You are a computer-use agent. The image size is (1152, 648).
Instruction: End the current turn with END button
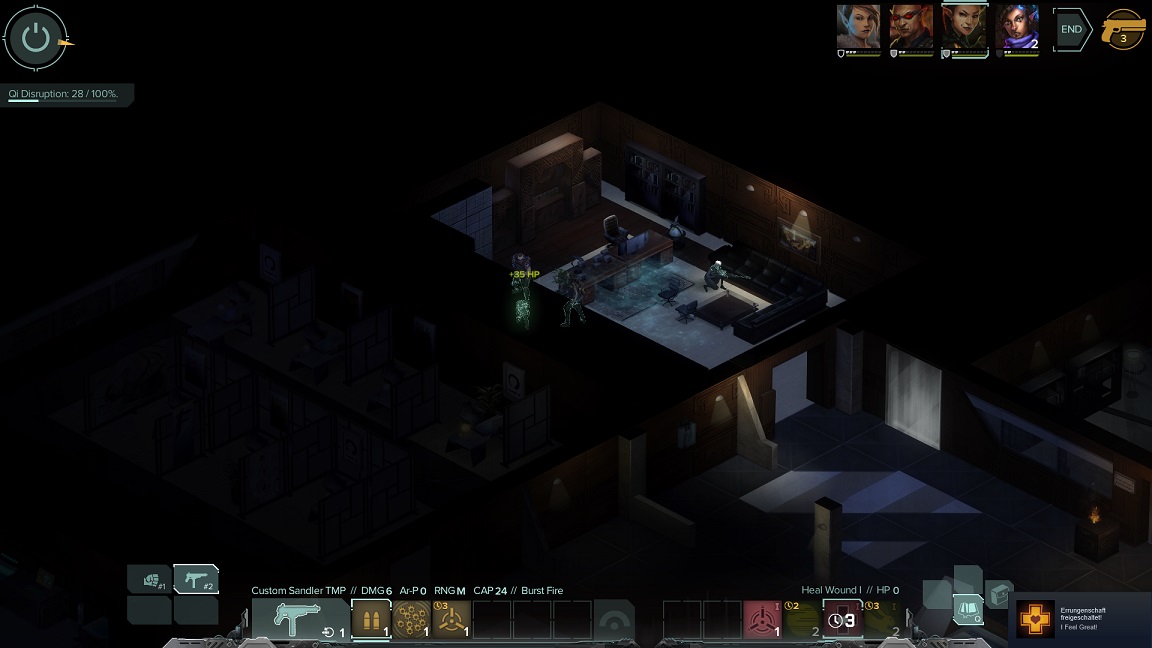(x=1071, y=30)
